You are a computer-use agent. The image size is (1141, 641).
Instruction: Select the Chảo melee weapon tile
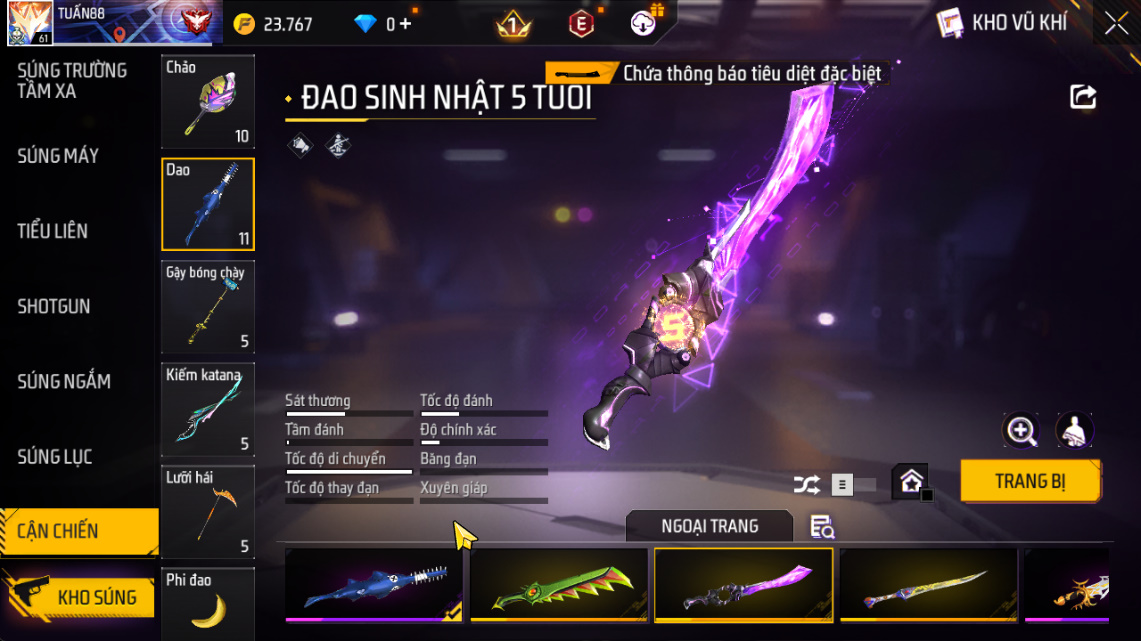208,102
